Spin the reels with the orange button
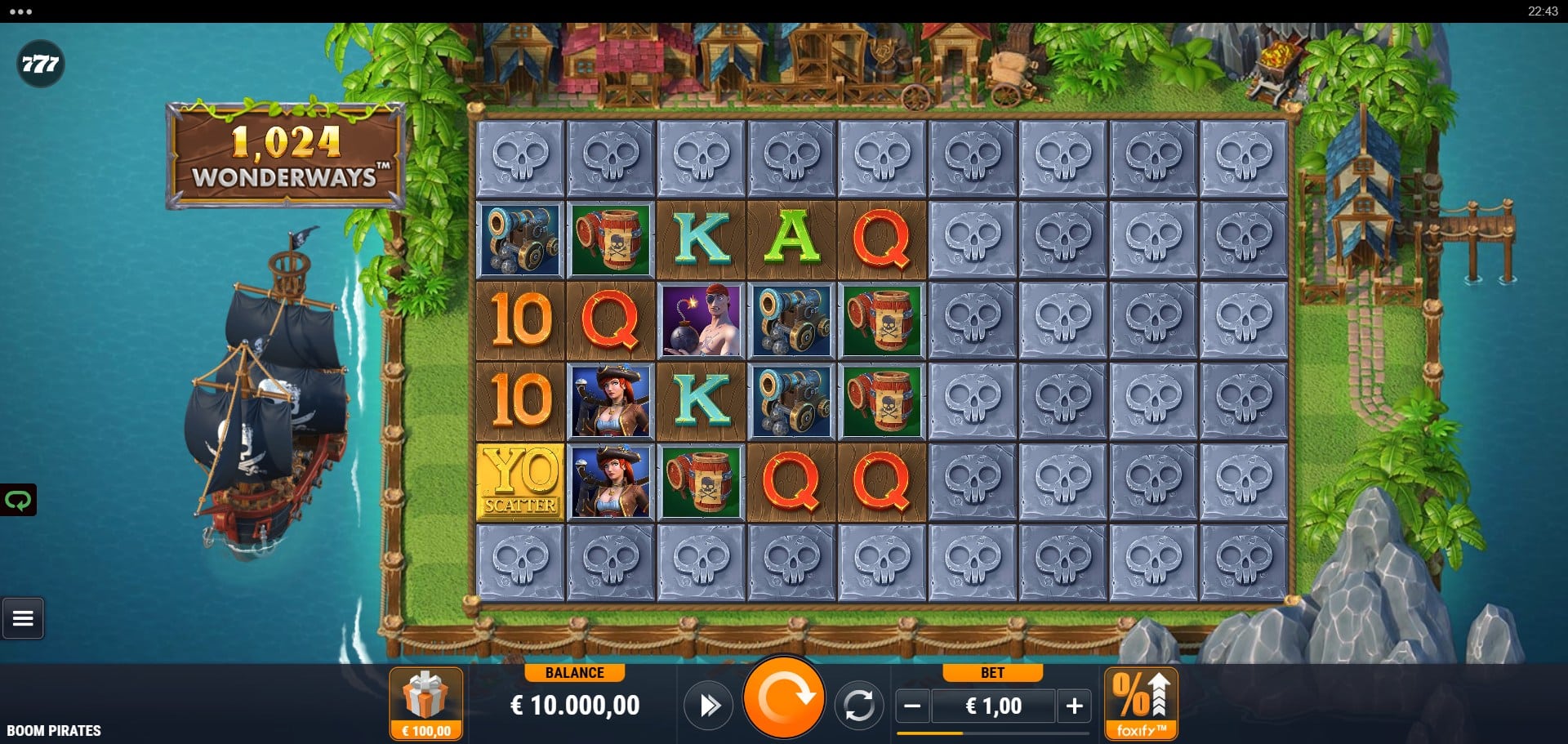Image resolution: width=1568 pixels, height=744 pixels. pyautogui.click(x=783, y=698)
